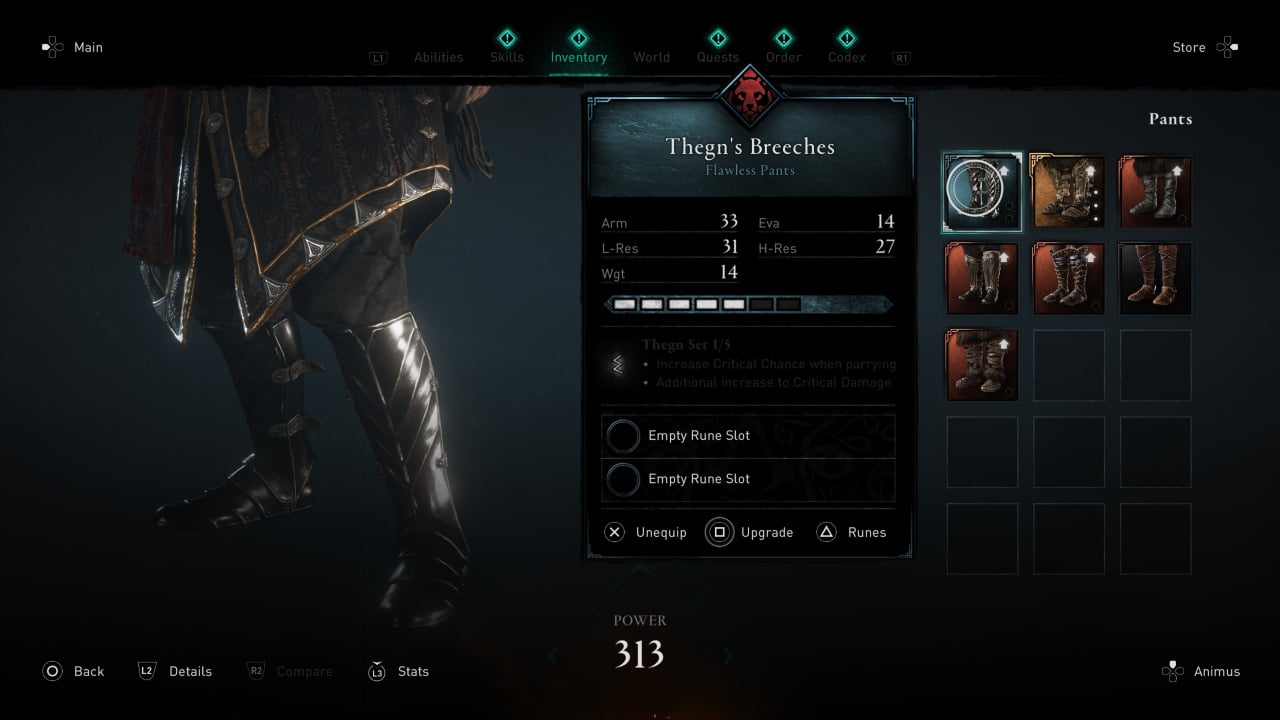Open the Skills tab
Screen dimensions: 1280x720
507,56
